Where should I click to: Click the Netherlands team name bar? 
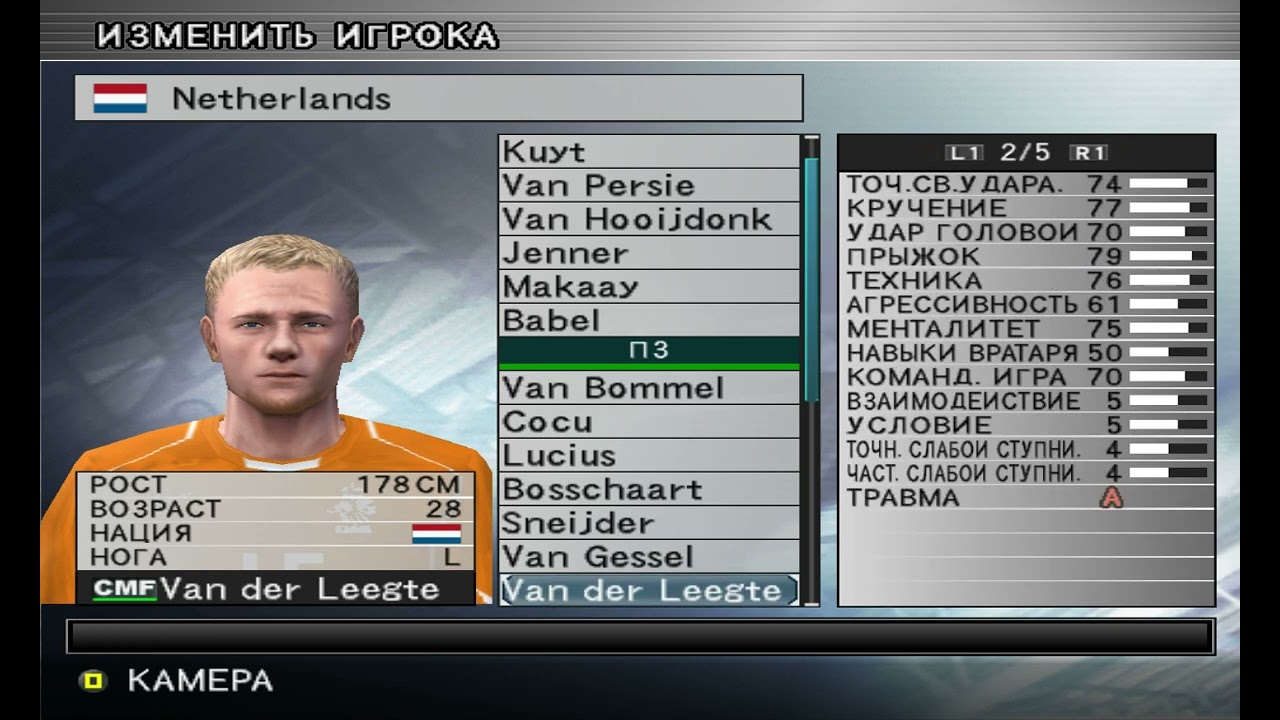pos(438,98)
